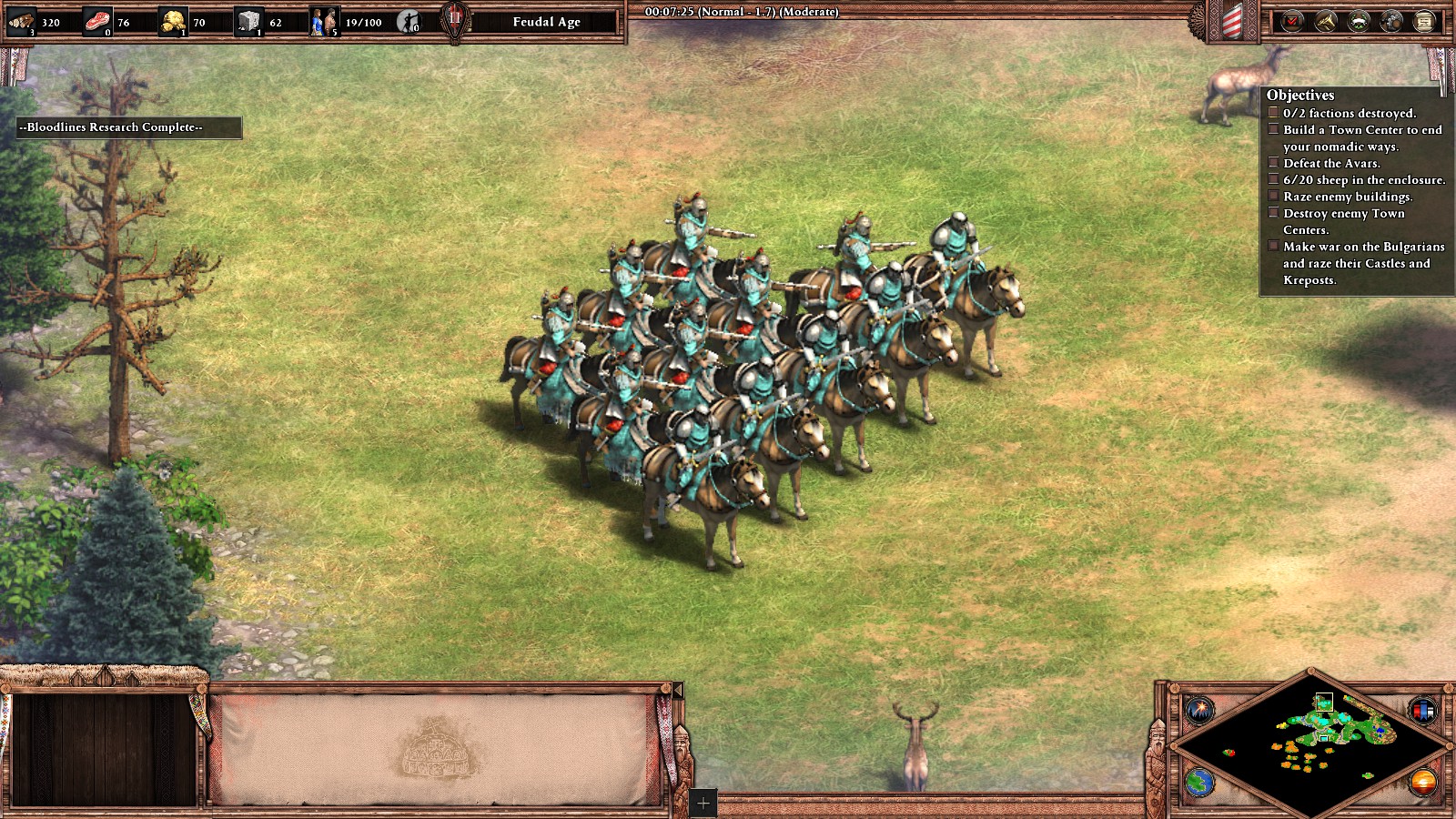Click the plus button below the command panel
1456x819 pixels.
coord(703,804)
